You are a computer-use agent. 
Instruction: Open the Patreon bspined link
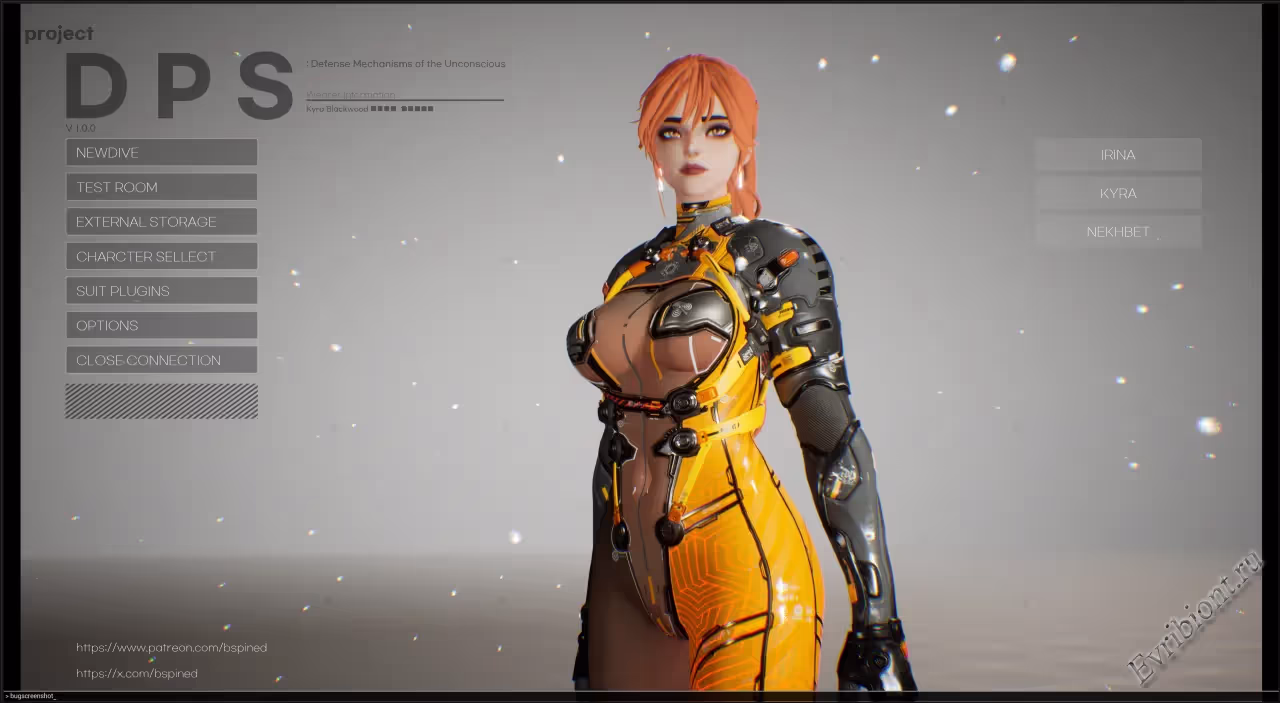[171, 648]
